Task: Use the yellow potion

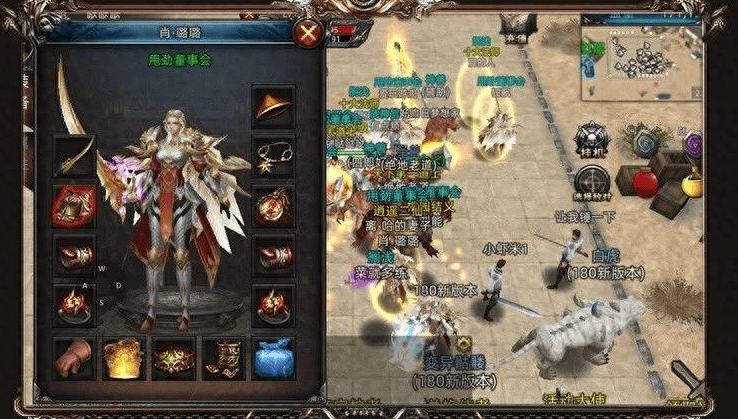Action: pos(691,184)
